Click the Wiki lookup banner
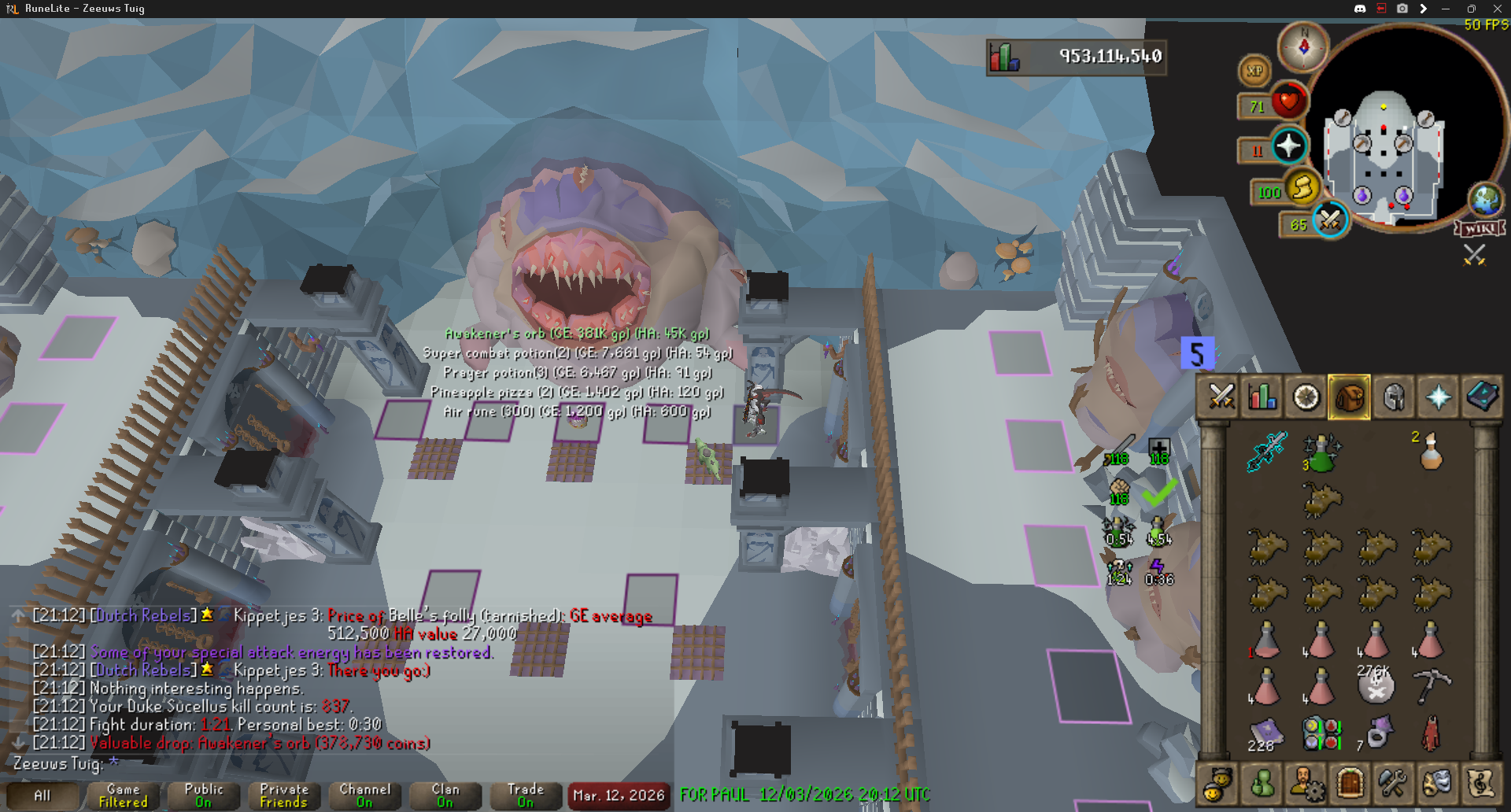This screenshot has height=812, width=1511. click(x=1480, y=229)
